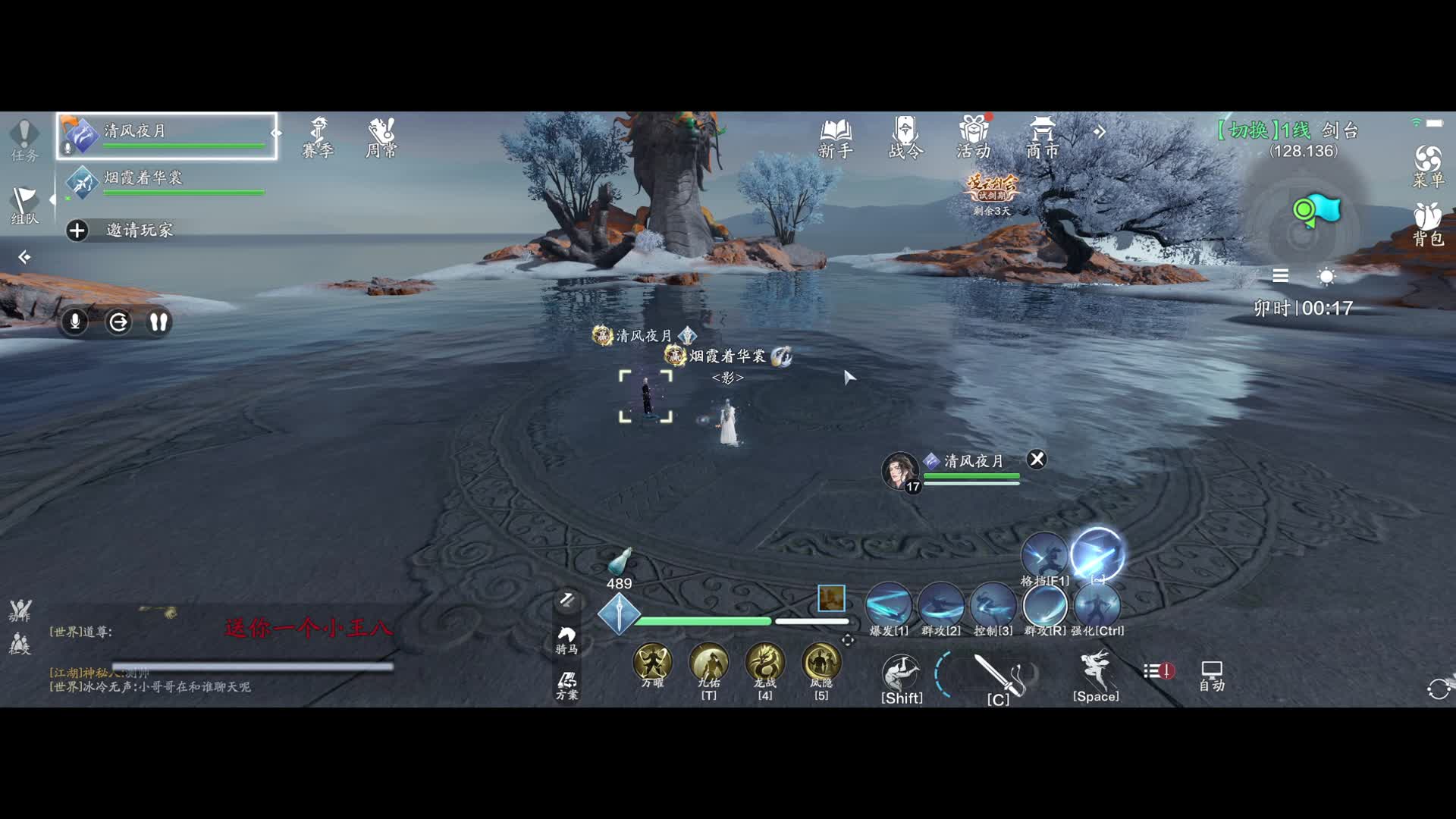The height and width of the screenshot is (819, 1456).
Task: Activate the 控制 control skill
Action: point(993,607)
